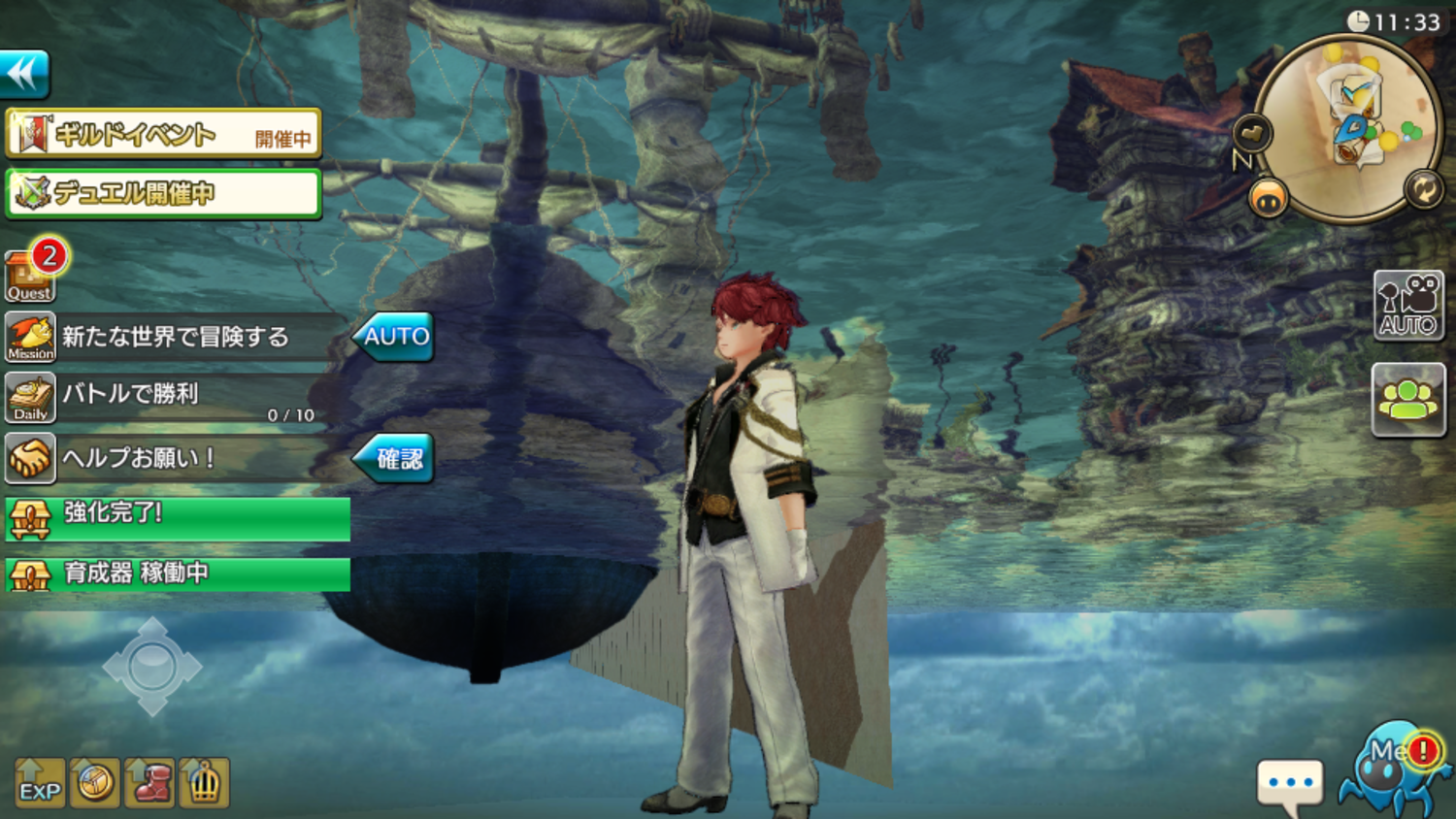Open the green party members button
The width and height of the screenshot is (1456, 819).
coord(1408,399)
